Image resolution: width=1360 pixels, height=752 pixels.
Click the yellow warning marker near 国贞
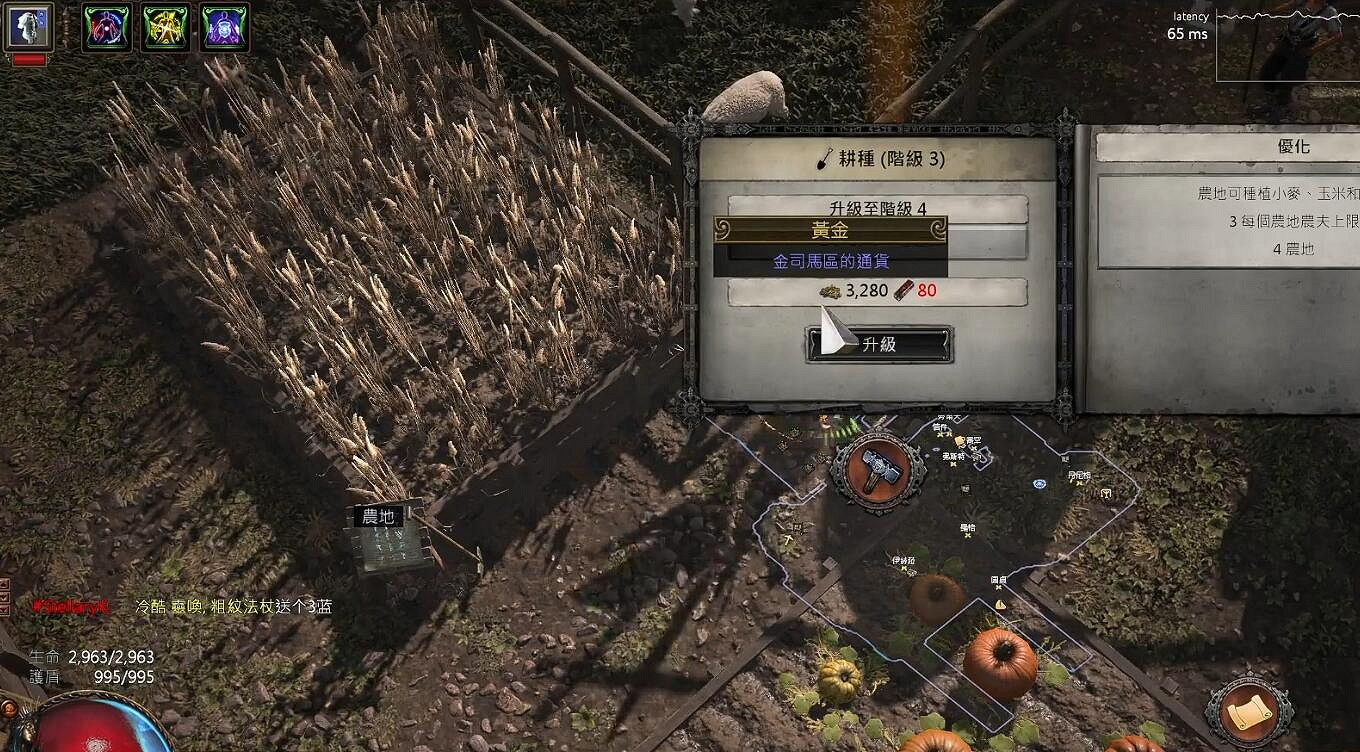tap(999, 603)
